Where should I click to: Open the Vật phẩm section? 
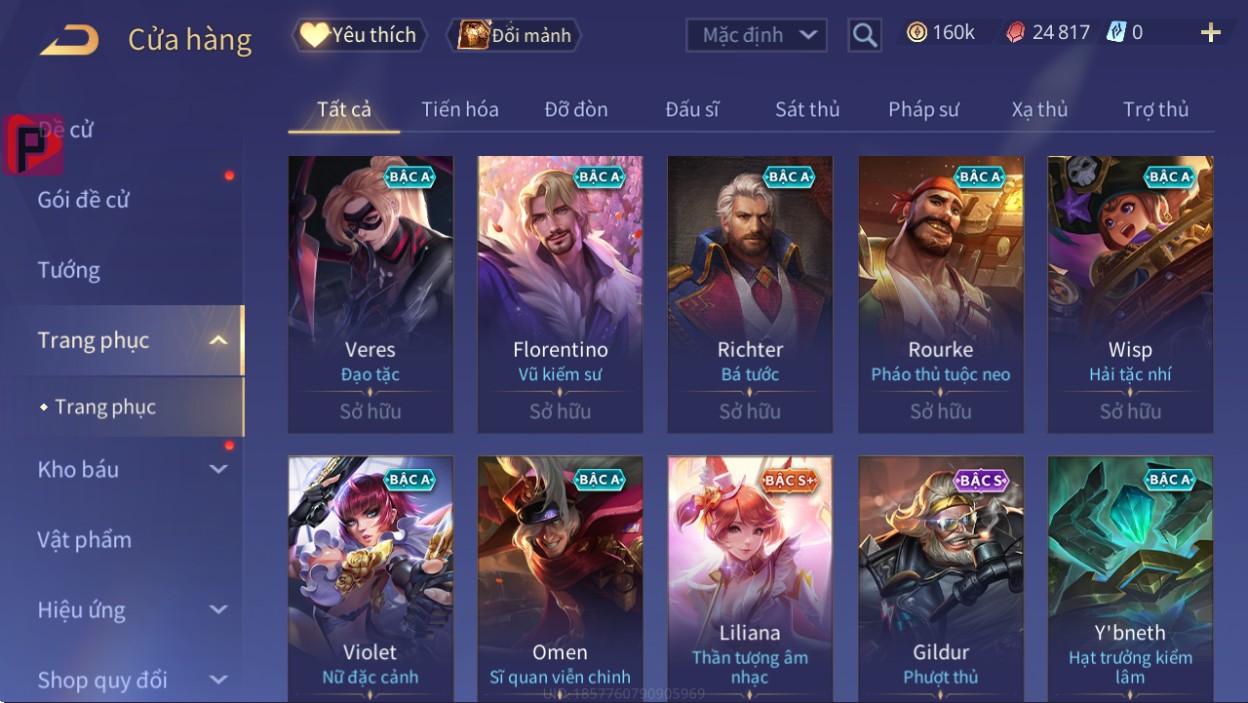[85, 540]
